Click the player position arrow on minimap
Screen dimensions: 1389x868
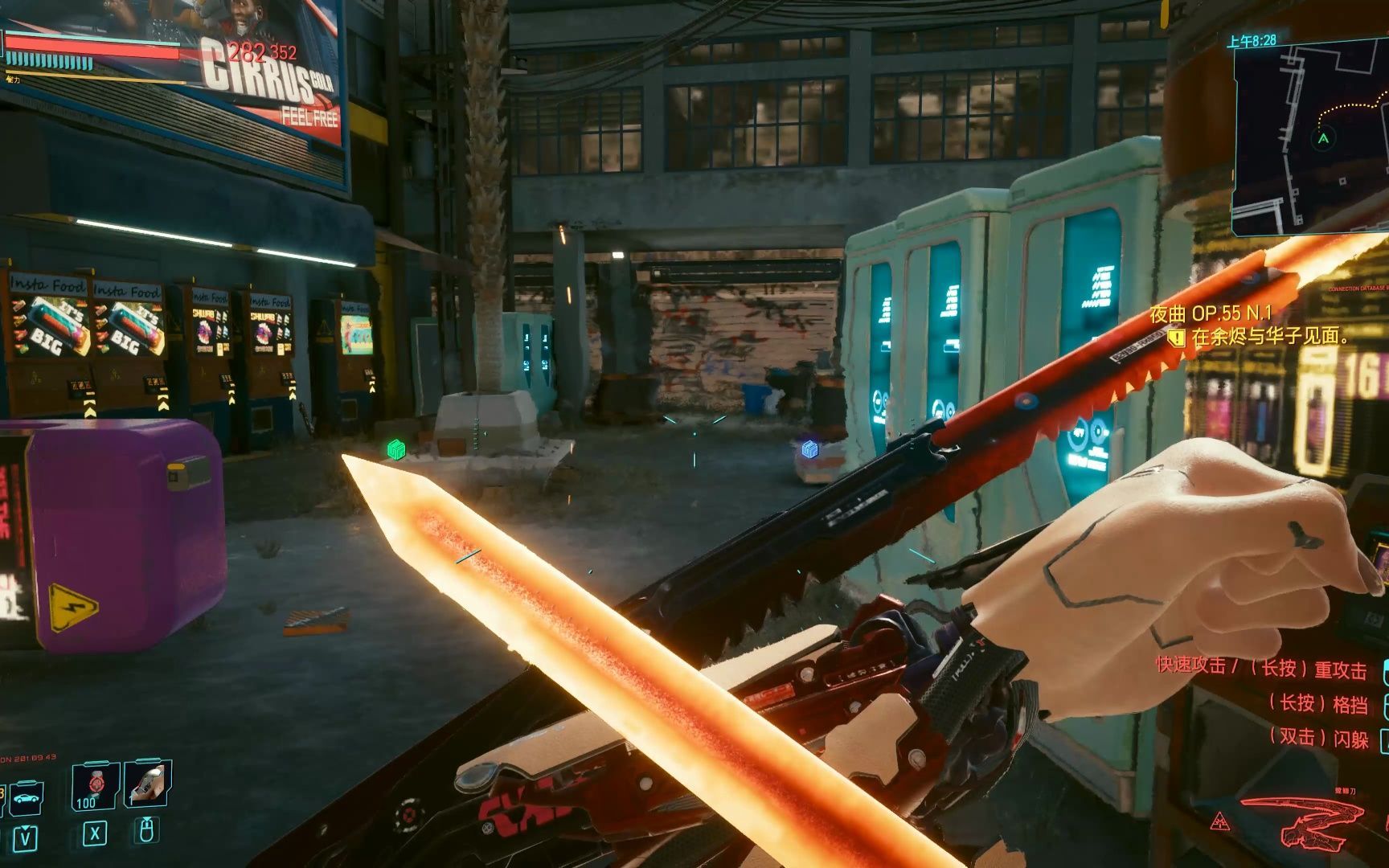tap(1323, 138)
